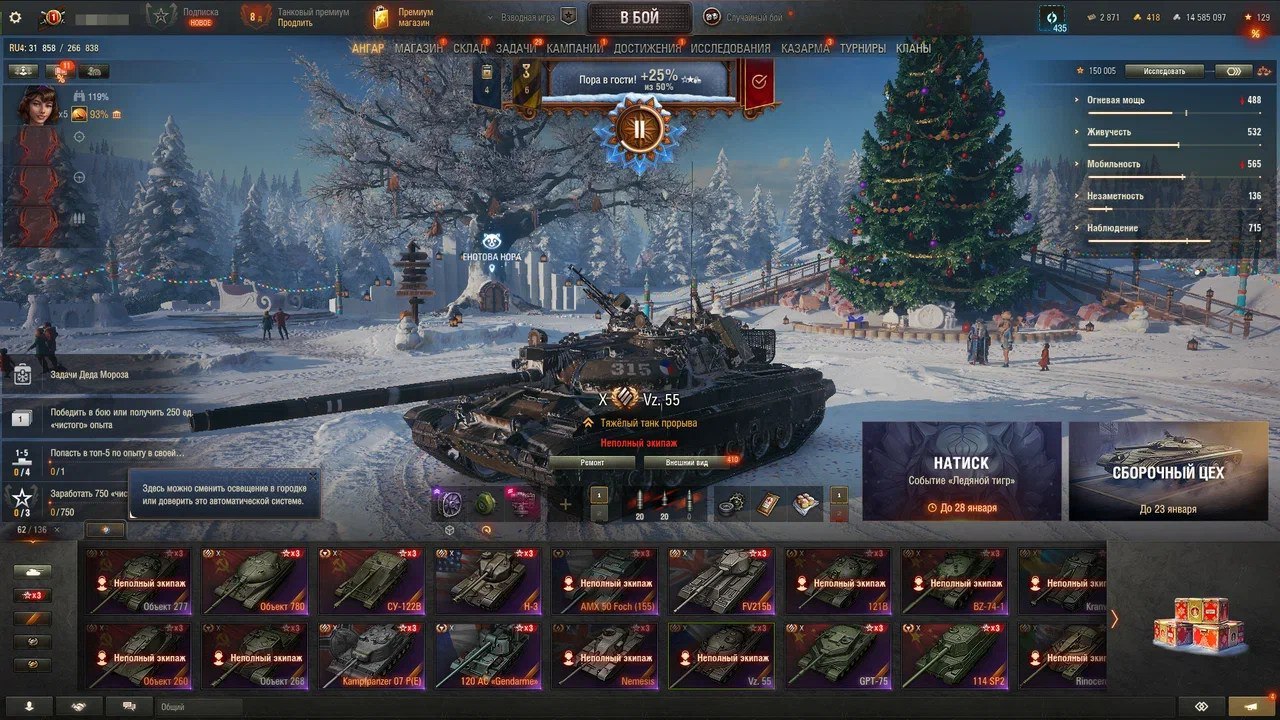Open the СКЛАД tab

[470, 48]
